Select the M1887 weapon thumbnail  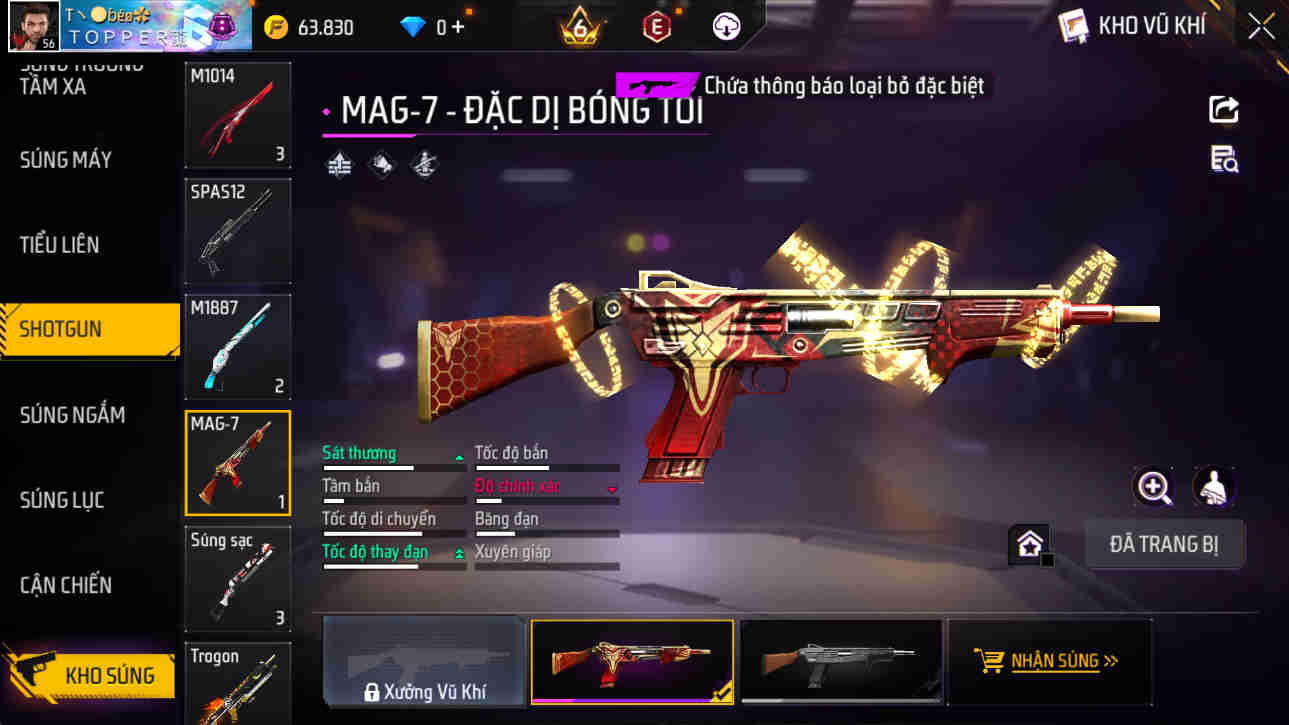237,346
